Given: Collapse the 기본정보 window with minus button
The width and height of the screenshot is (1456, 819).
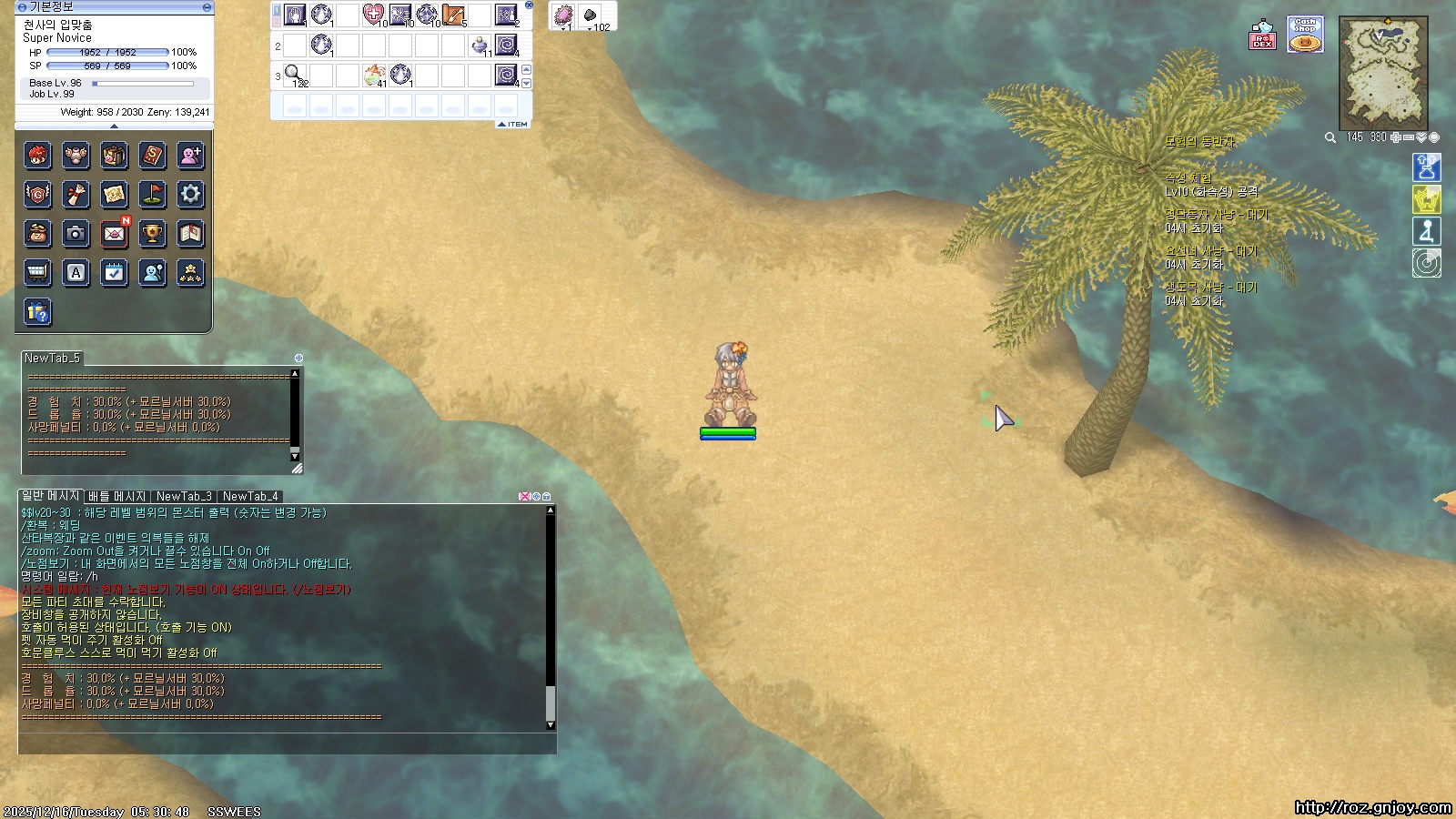Looking at the screenshot, I should click(207, 7).
